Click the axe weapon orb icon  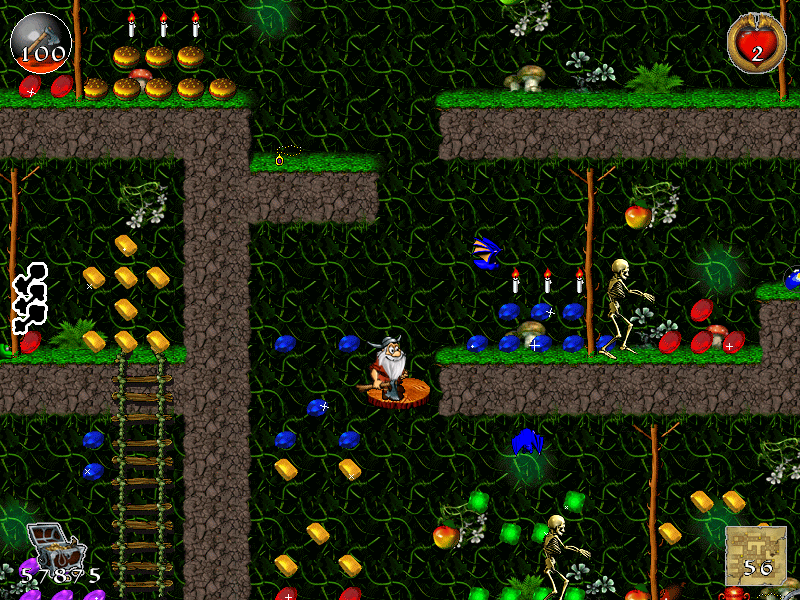point(40,40)
